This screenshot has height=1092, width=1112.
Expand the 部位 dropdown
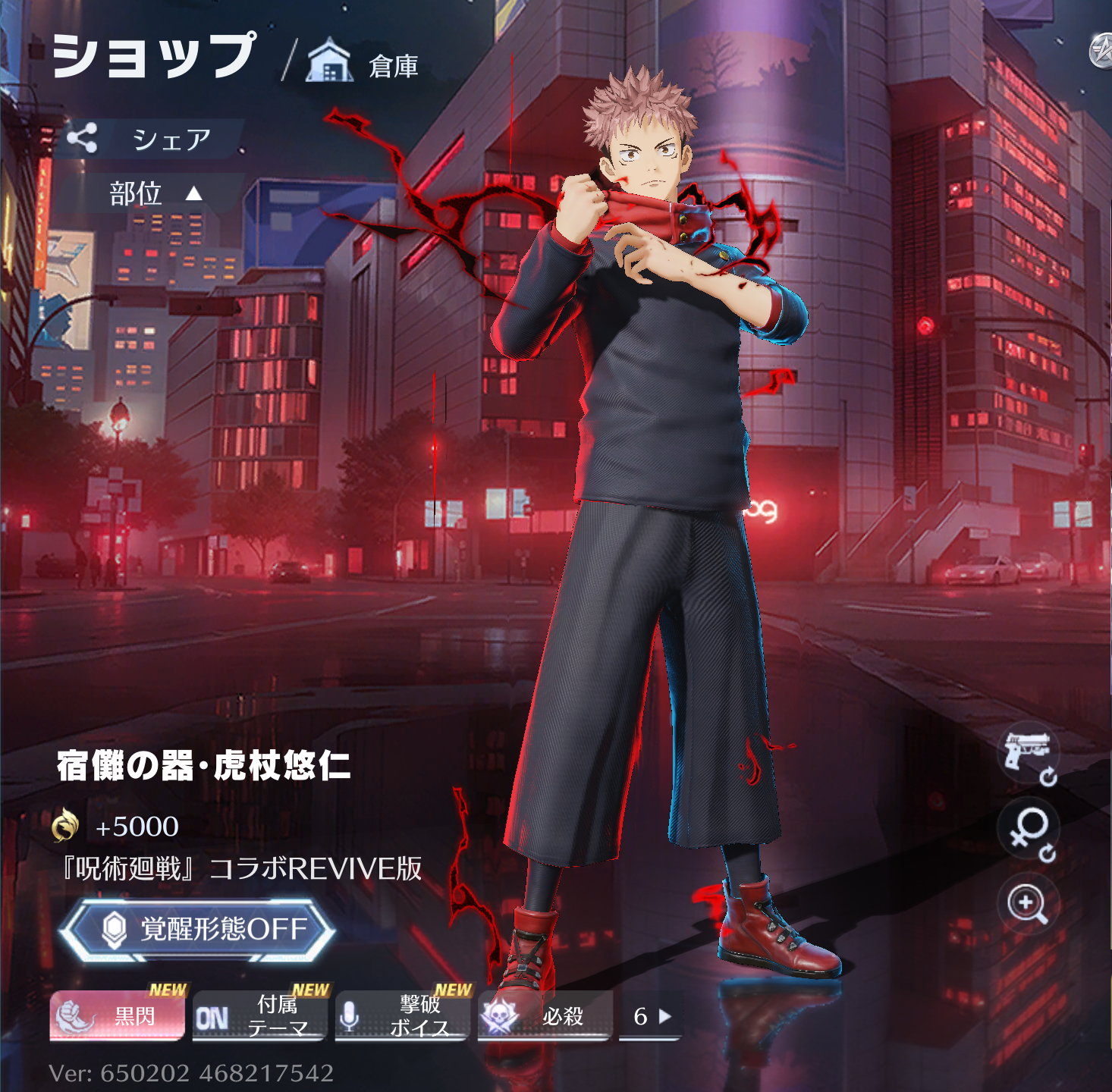pos(155,194)
